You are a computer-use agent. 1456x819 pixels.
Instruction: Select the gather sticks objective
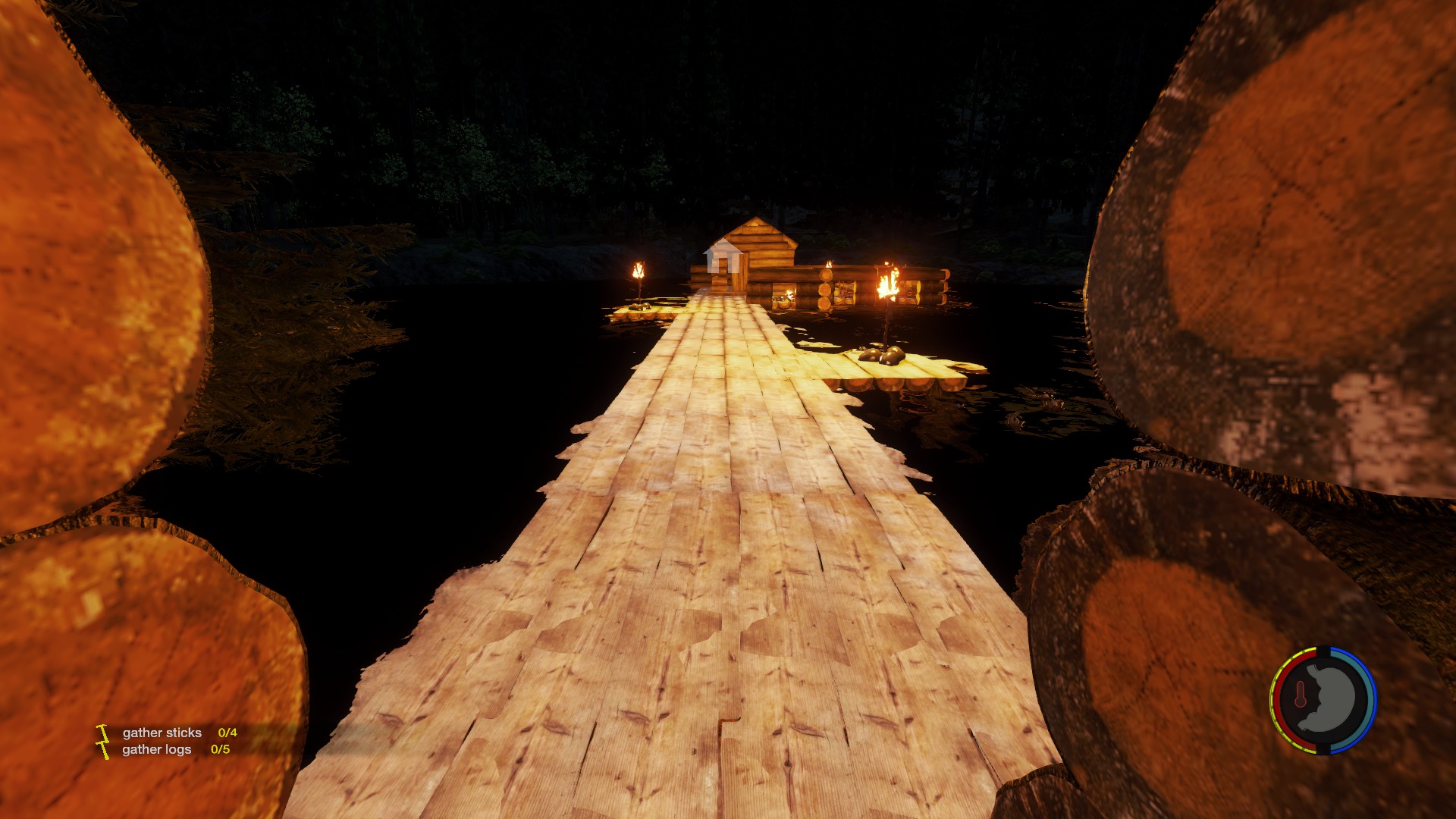point(162,733)
